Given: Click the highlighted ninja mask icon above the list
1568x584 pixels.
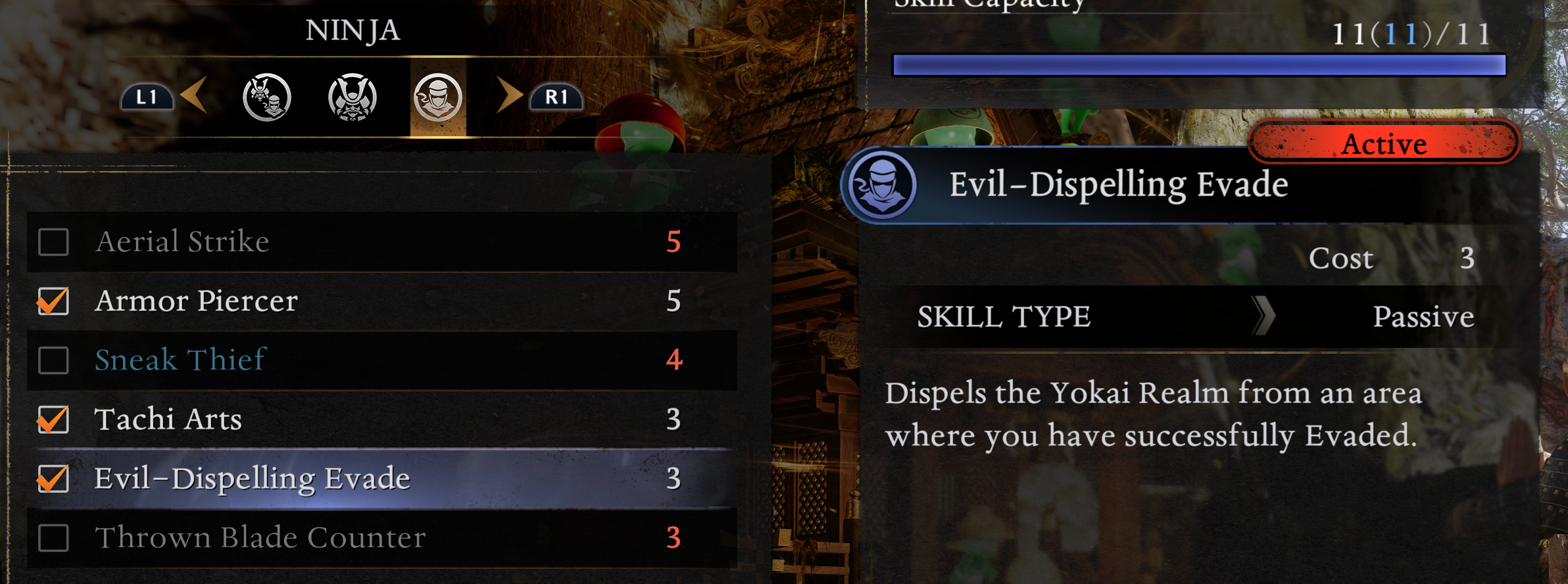Looking at the screenshot, I should pyautogui.click(x=437, y=97).
